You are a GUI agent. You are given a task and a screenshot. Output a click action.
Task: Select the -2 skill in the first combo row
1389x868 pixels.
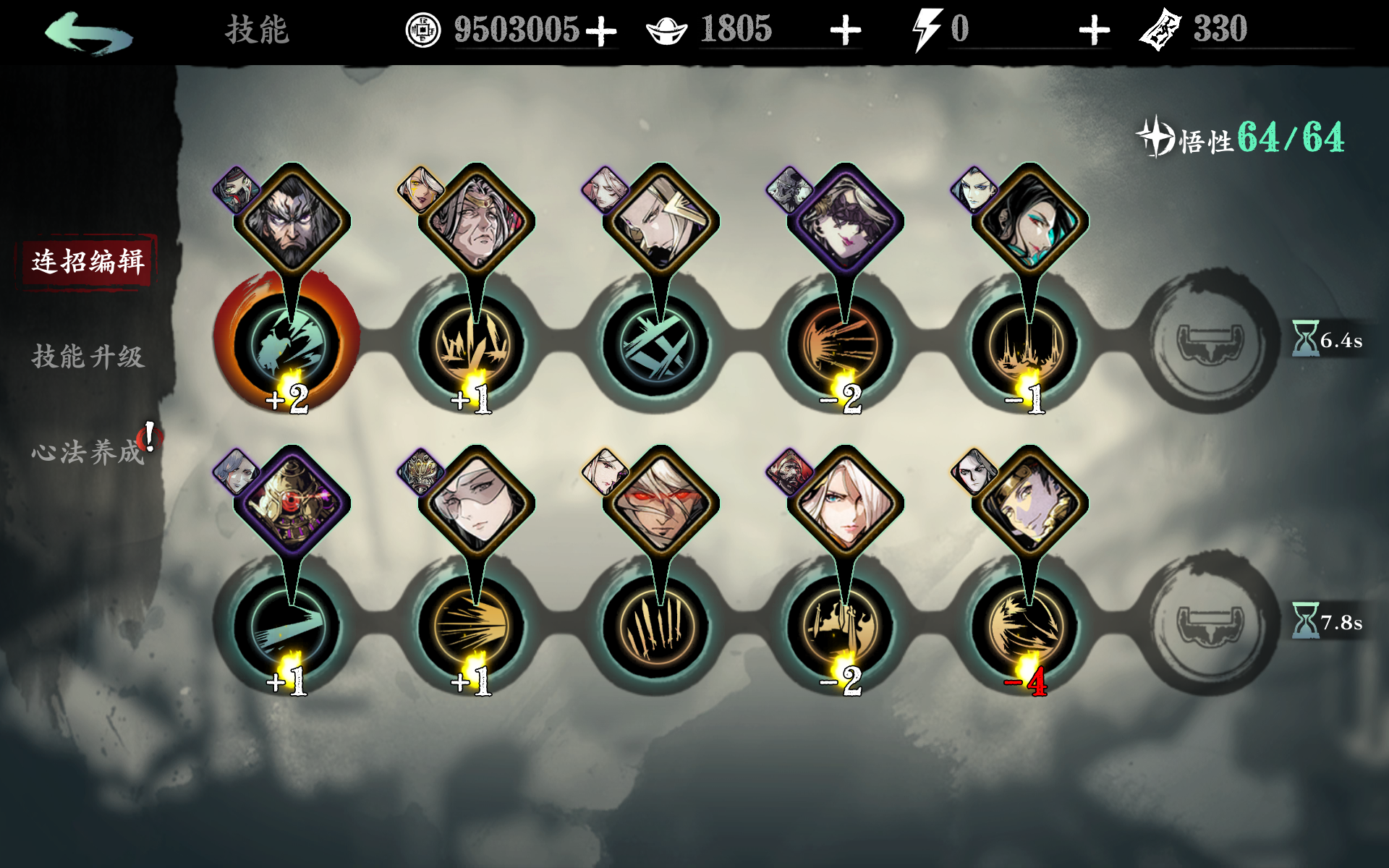pyautogui.click(x=845, y=340)
